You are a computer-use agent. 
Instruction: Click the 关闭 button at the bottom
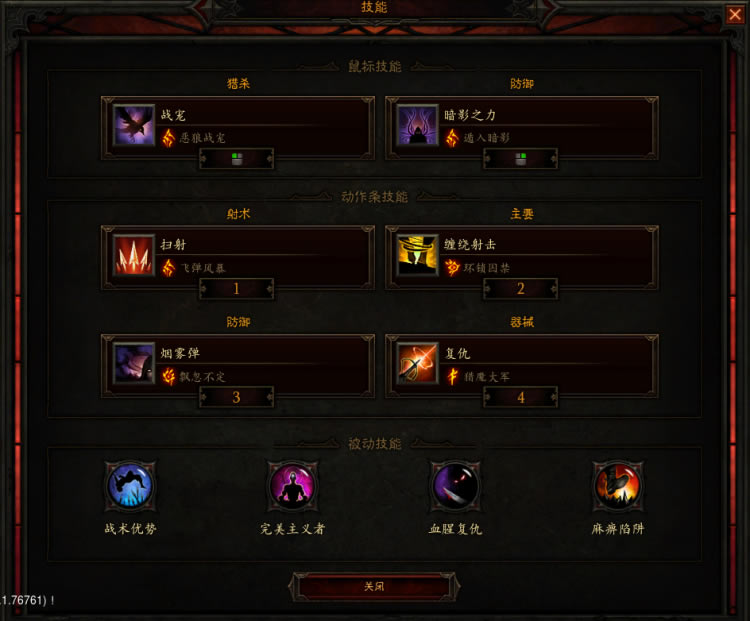374,587
